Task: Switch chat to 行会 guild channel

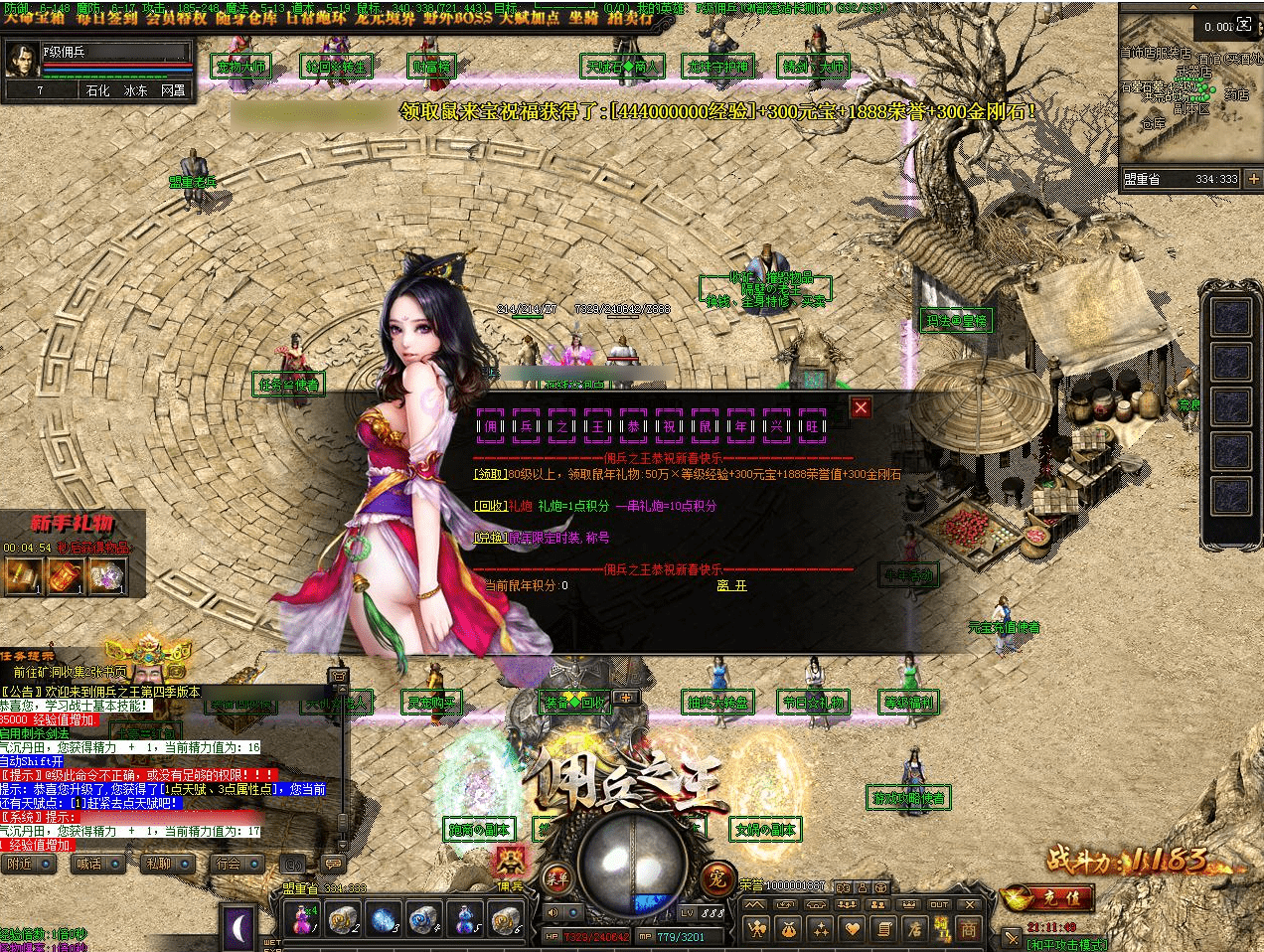Action: tap(230, 864)
